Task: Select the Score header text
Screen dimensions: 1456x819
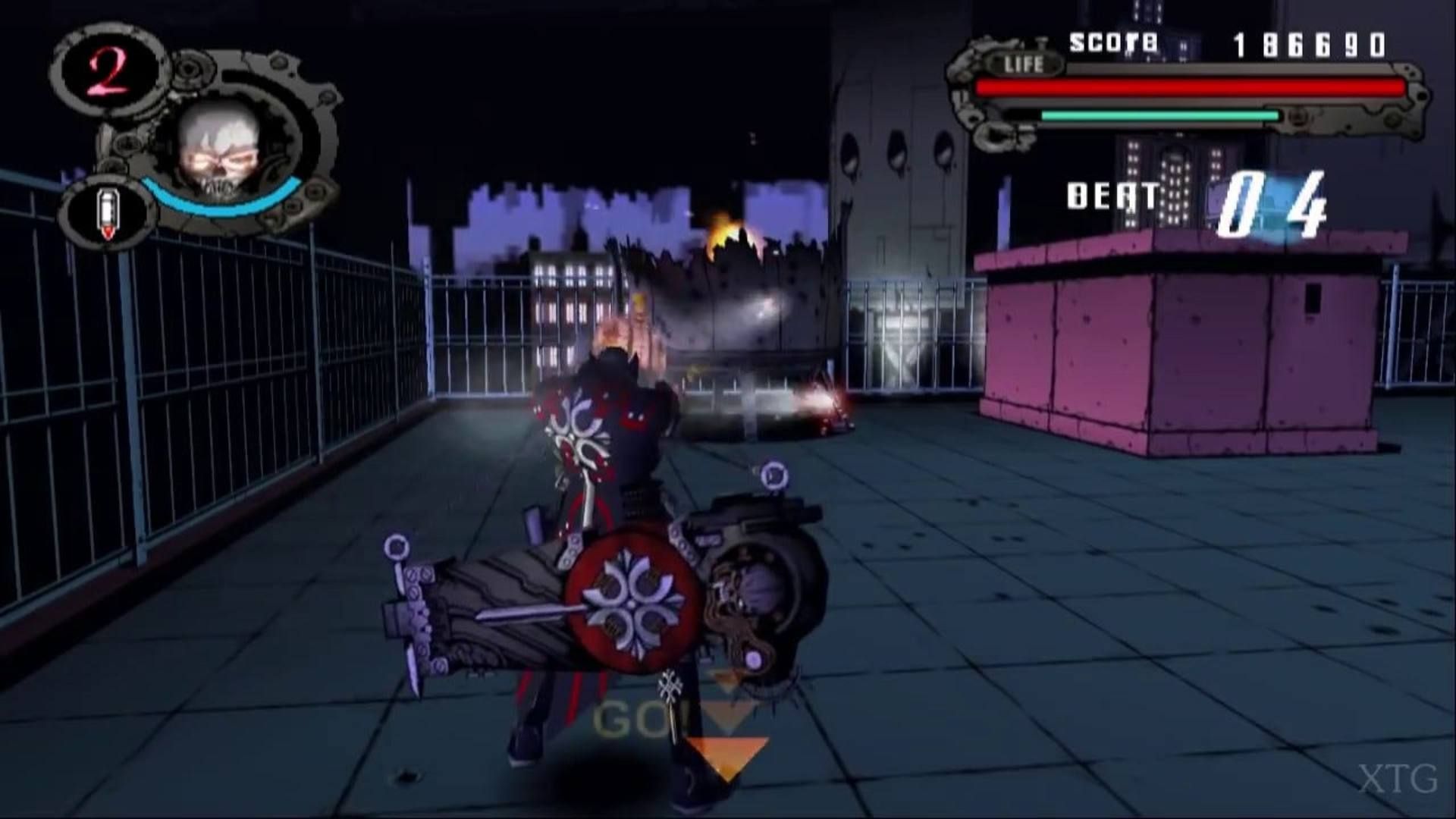Action: click(1111, 43)
